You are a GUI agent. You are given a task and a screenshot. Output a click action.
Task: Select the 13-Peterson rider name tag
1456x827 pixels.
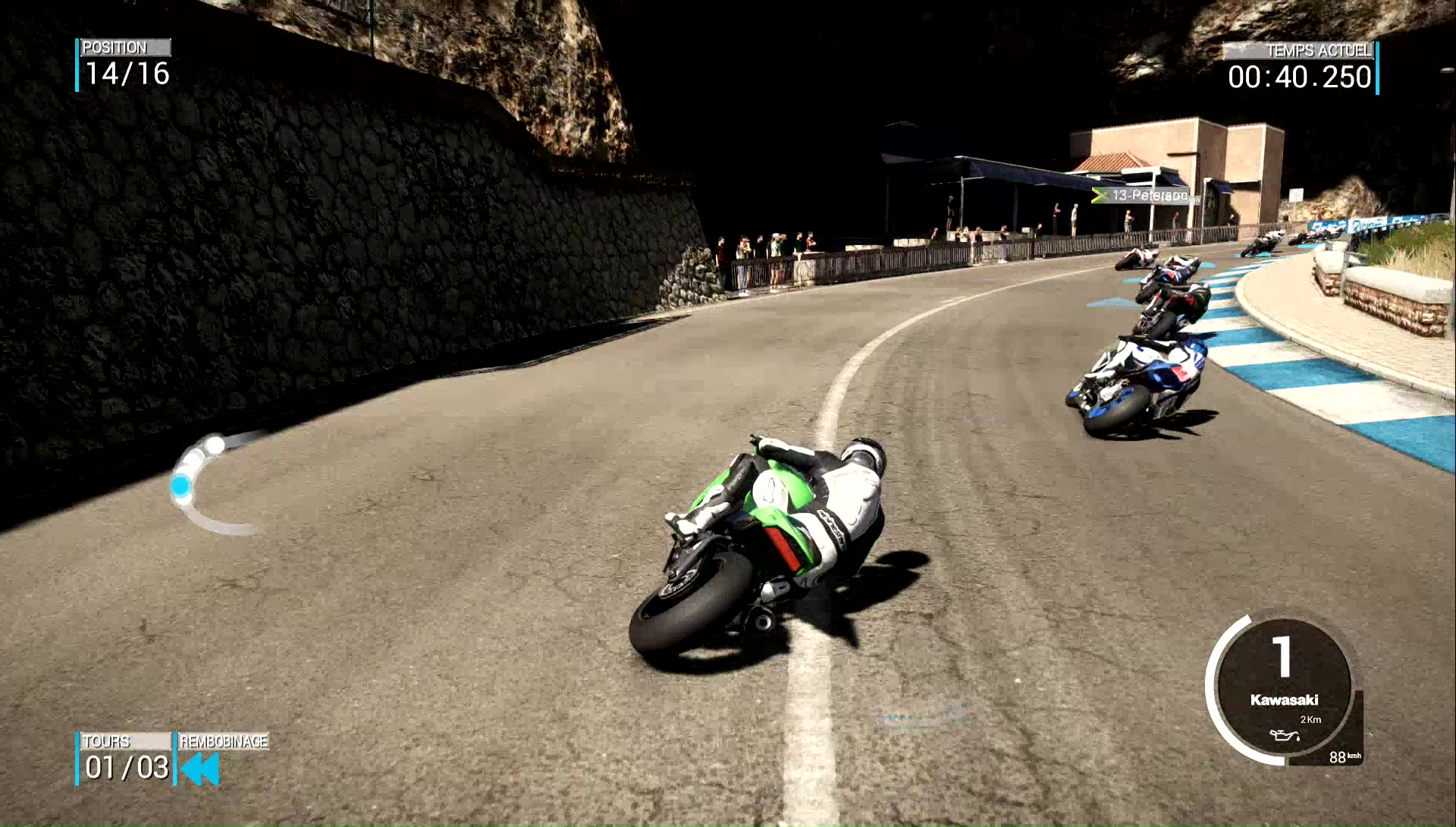pyautogui.click(x=1147, y=196)
